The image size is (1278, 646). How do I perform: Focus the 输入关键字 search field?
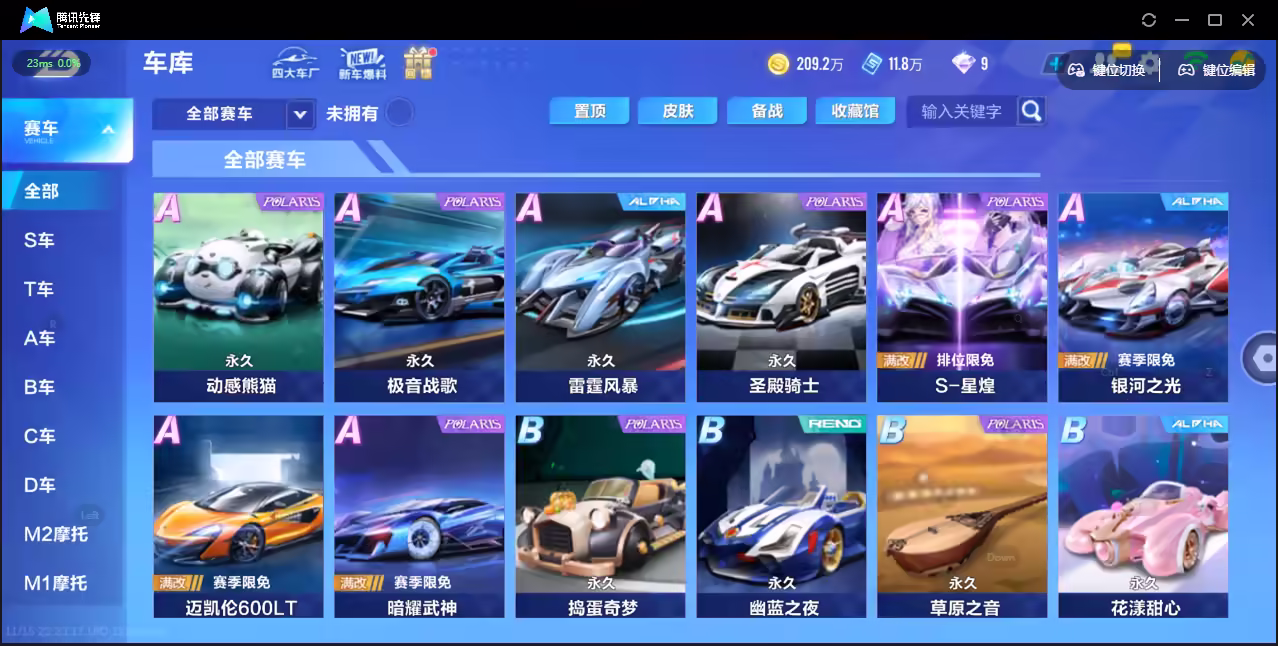[961, 111]
